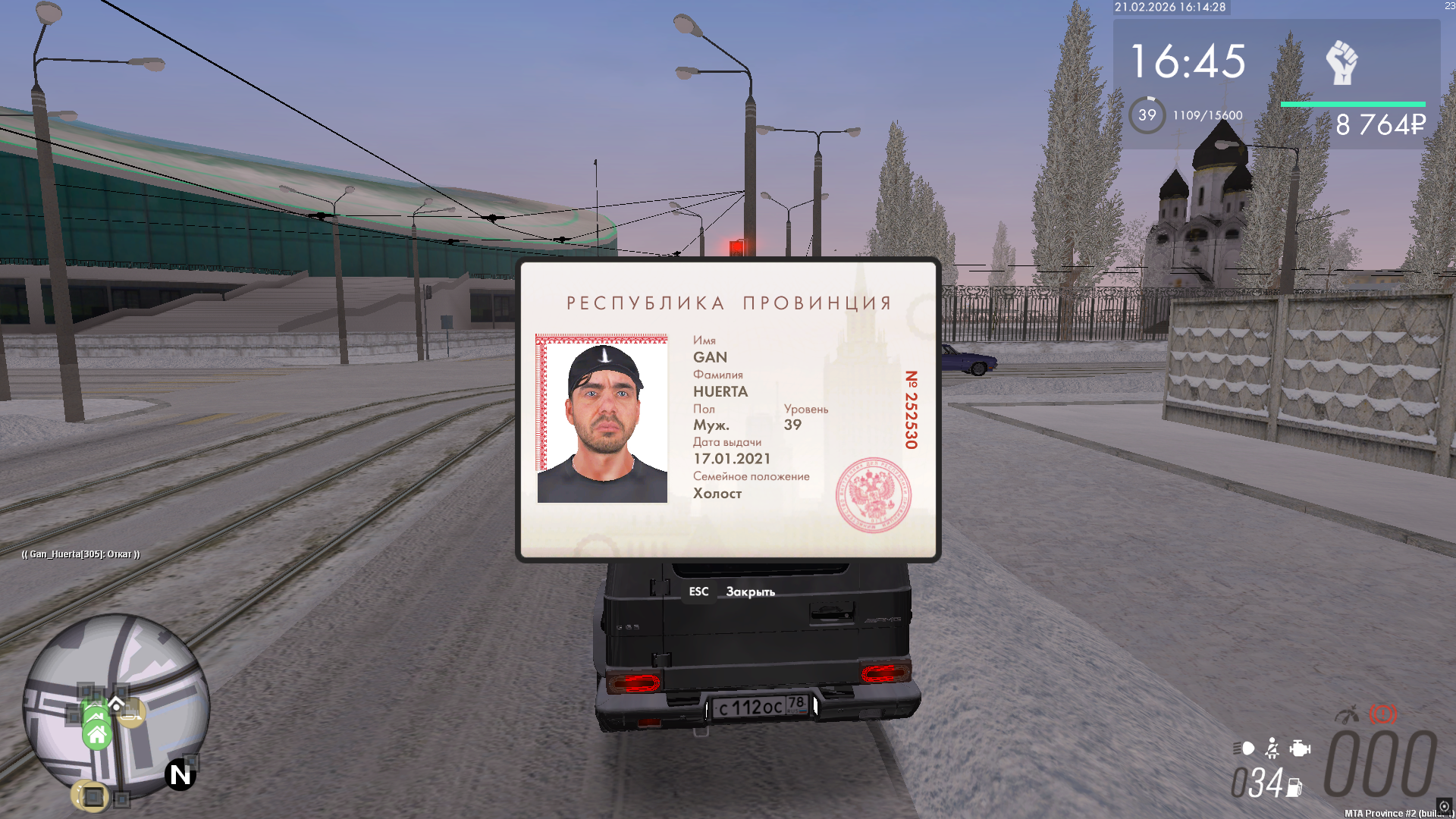
Task: Click the north compass N marker
Action: tap(180, 774)
